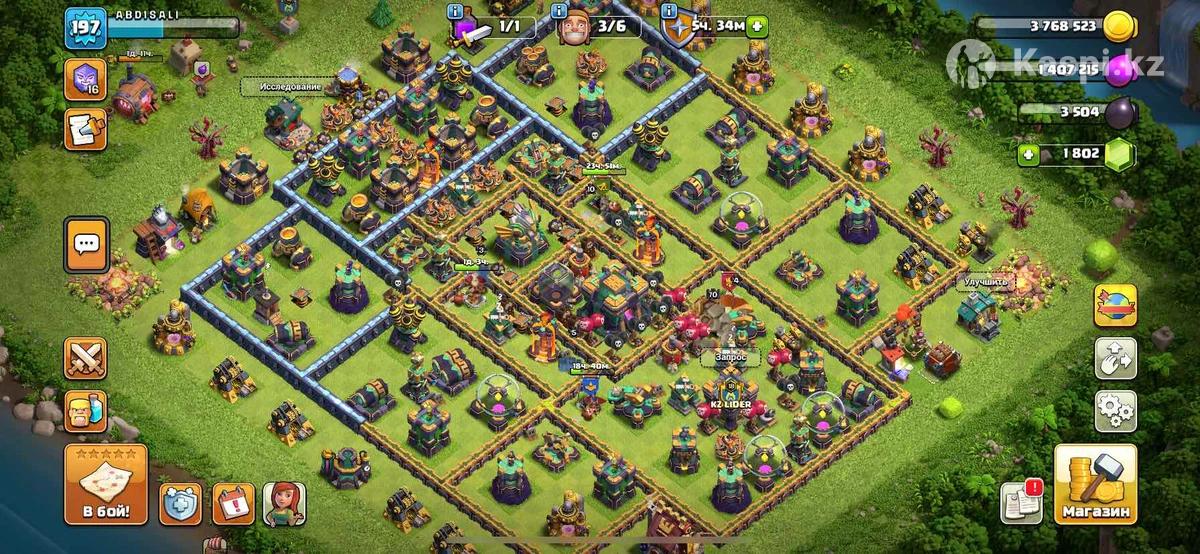Open the chat speech bubble panel
1200x554 pixels.
pyautogui.click(x=86, y=243)
